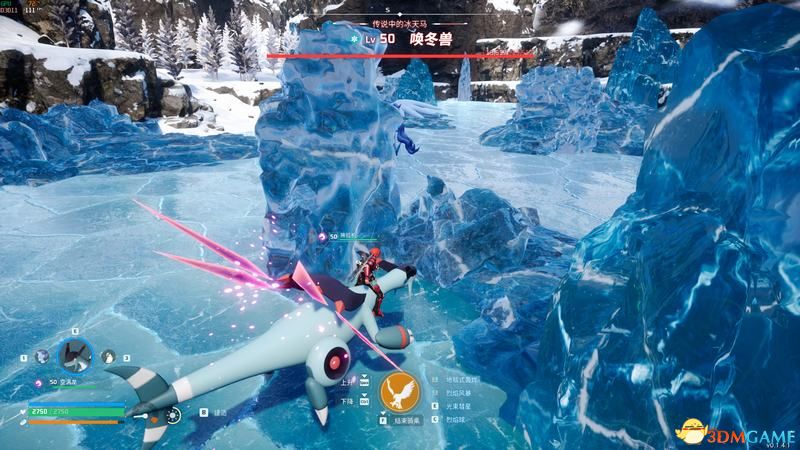This screenshot has width=800, height=450.
Task: Switch to the right party pal portrait
Action: [x=108, y=356]
